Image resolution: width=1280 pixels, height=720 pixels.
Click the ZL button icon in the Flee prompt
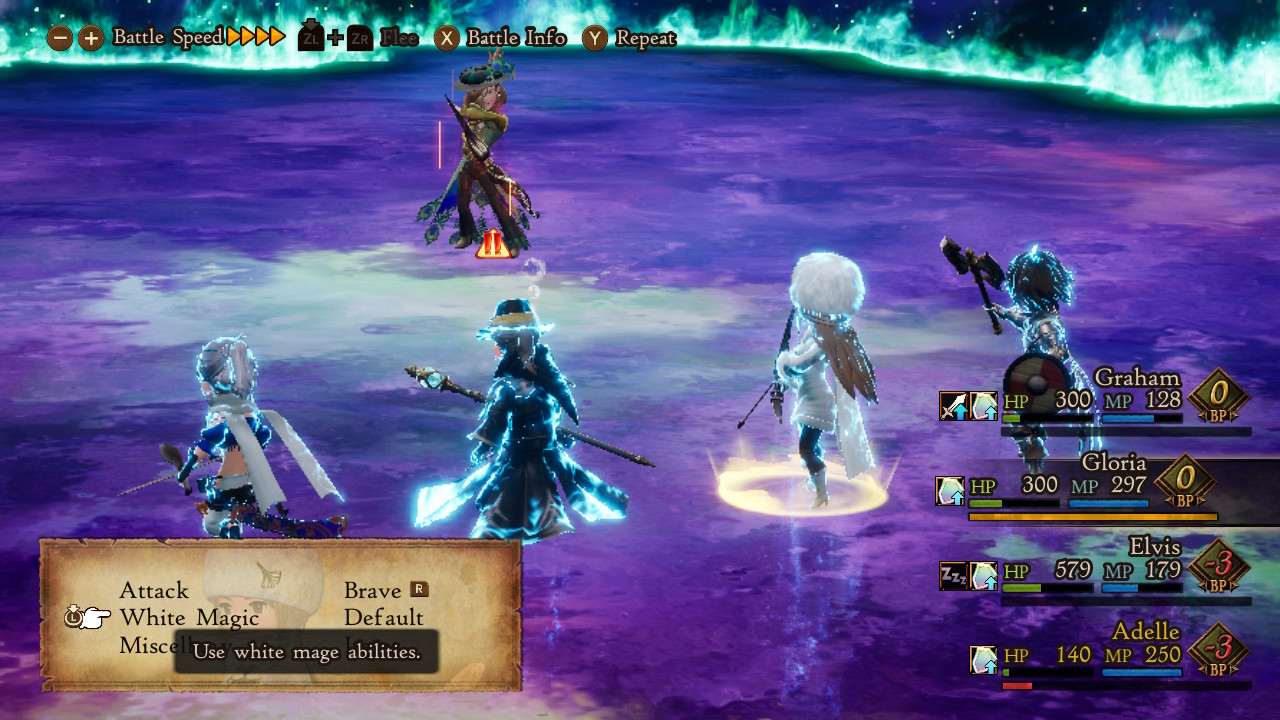(x=310, y=37)
